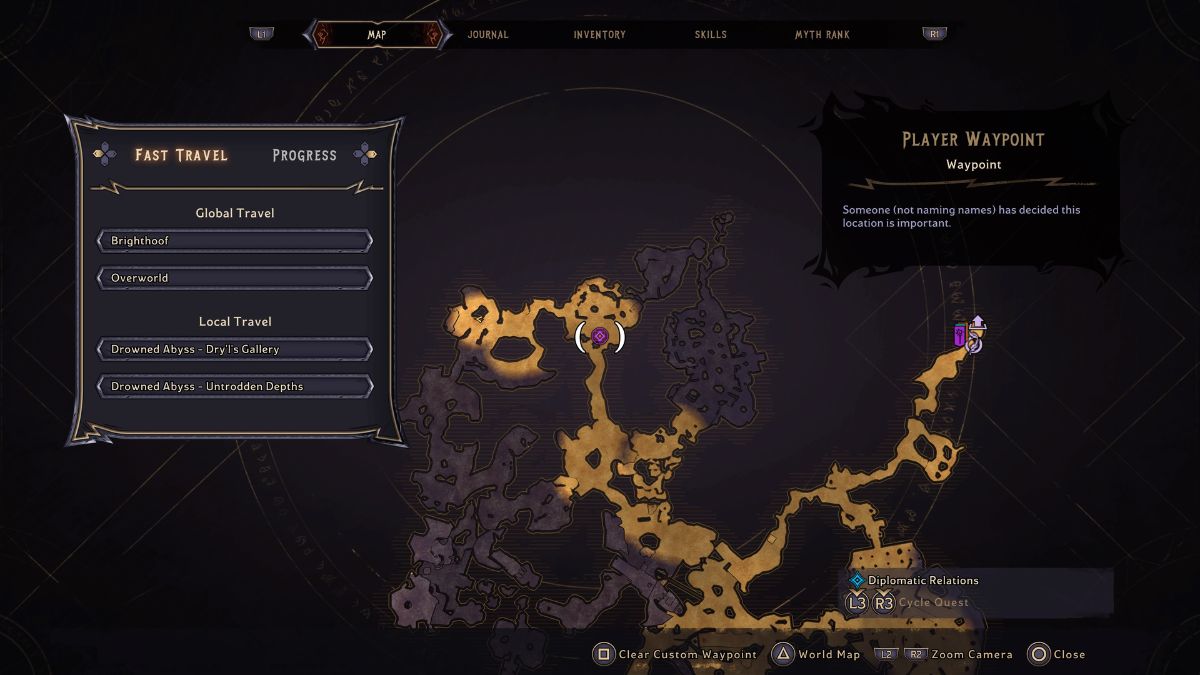Screen dimensions: 1200x675
Task: Go to the Skills tab
Action: point(711,35)
